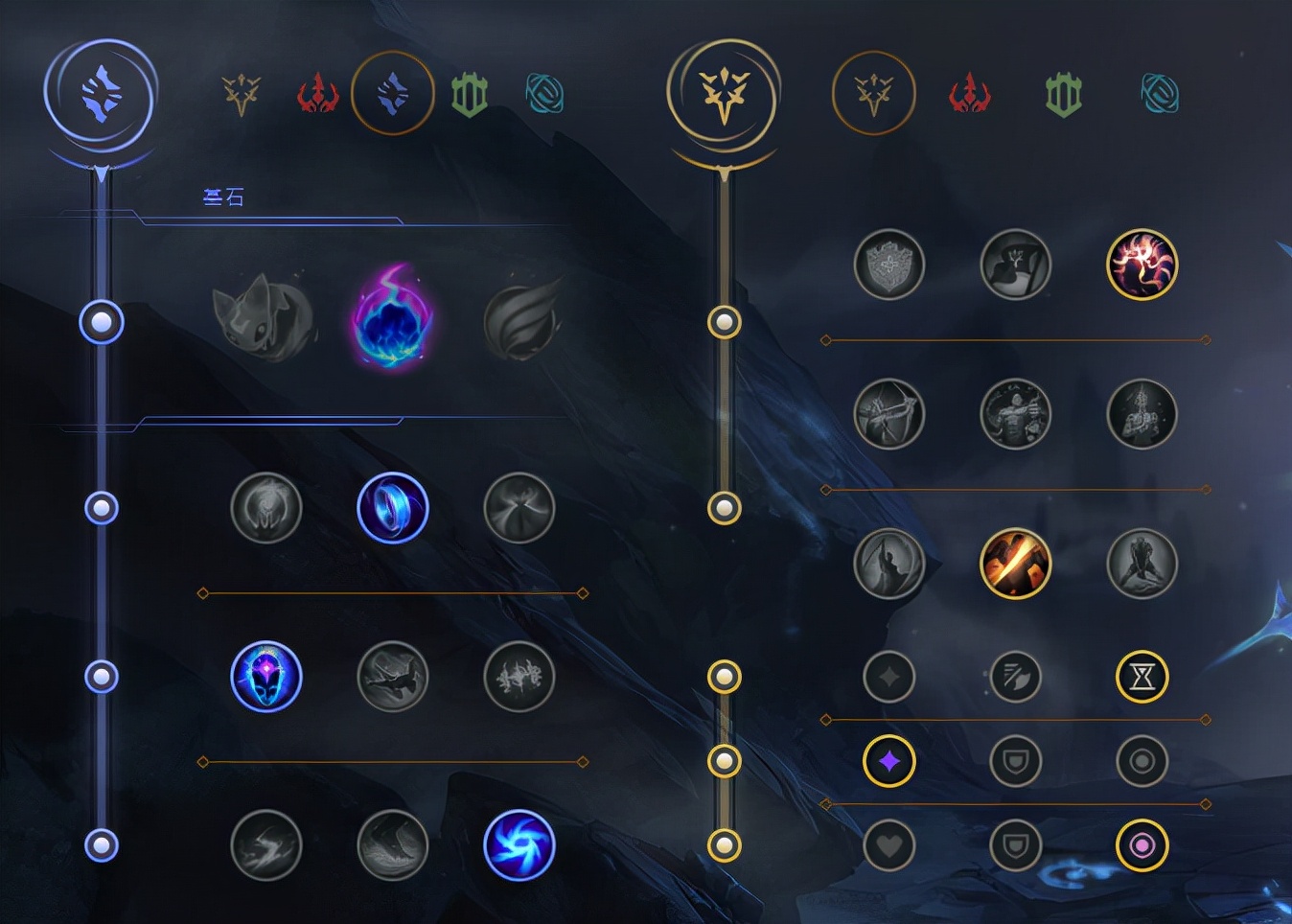The height and width of the screenshot is (924, 1292).
Task: Select the Nullifying Orb rune
Action: click(266, 508)
